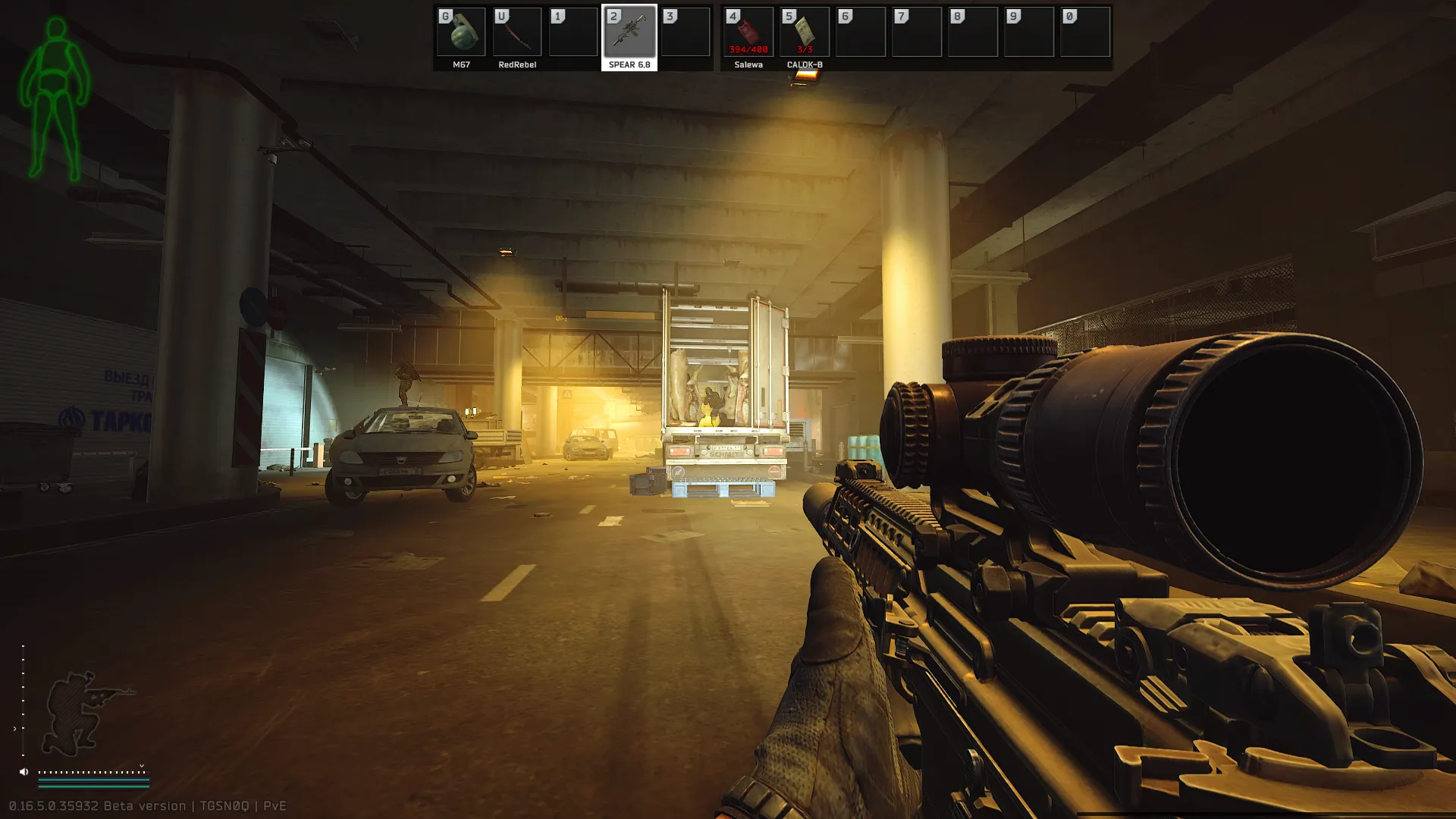Image resolution: width=1456 pixels, height=819 pixels.
Task: Click the green body health silhouette
Action: point(55,99)
